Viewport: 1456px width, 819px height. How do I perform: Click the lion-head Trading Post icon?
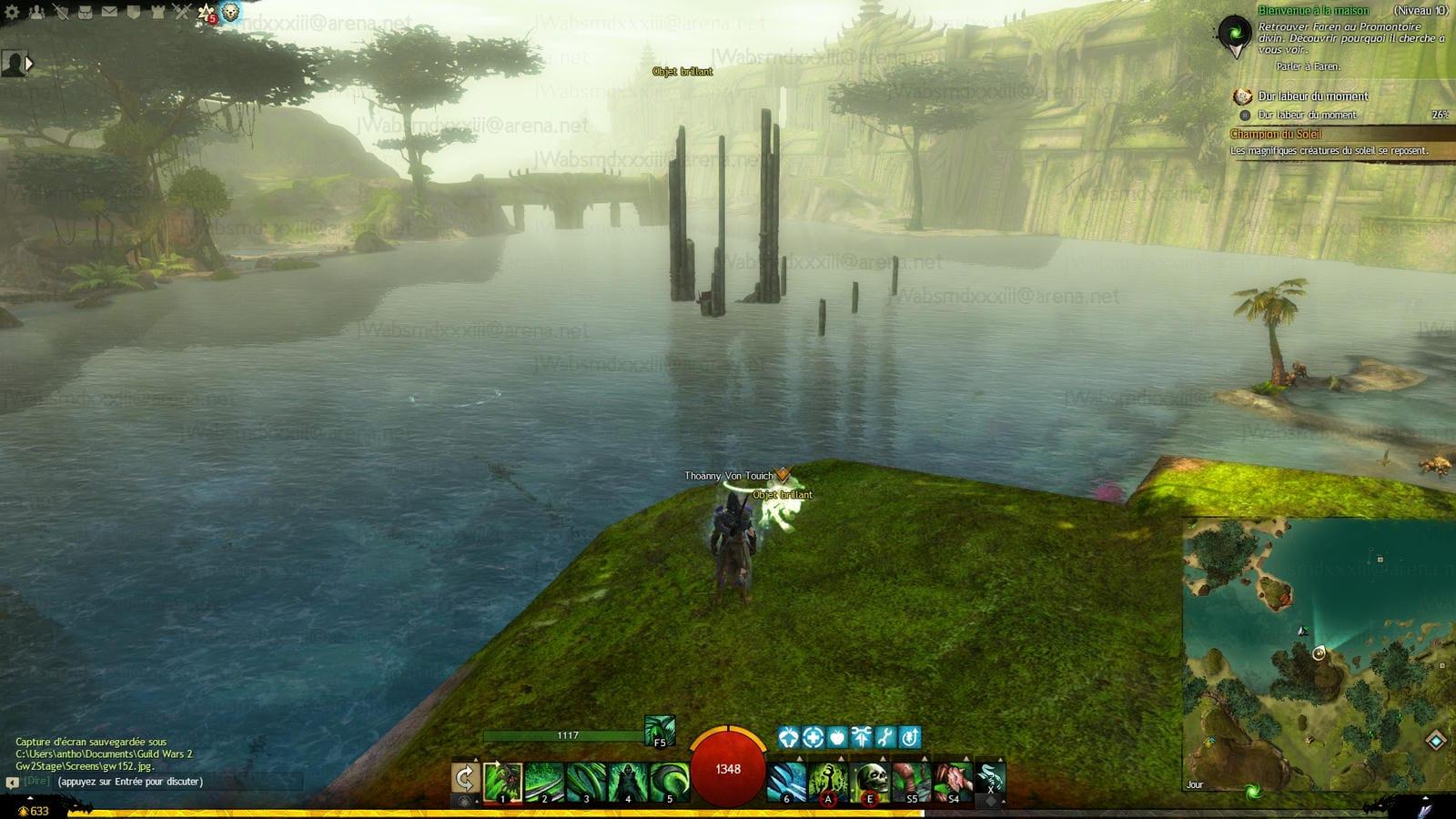(x=230, y=12)
